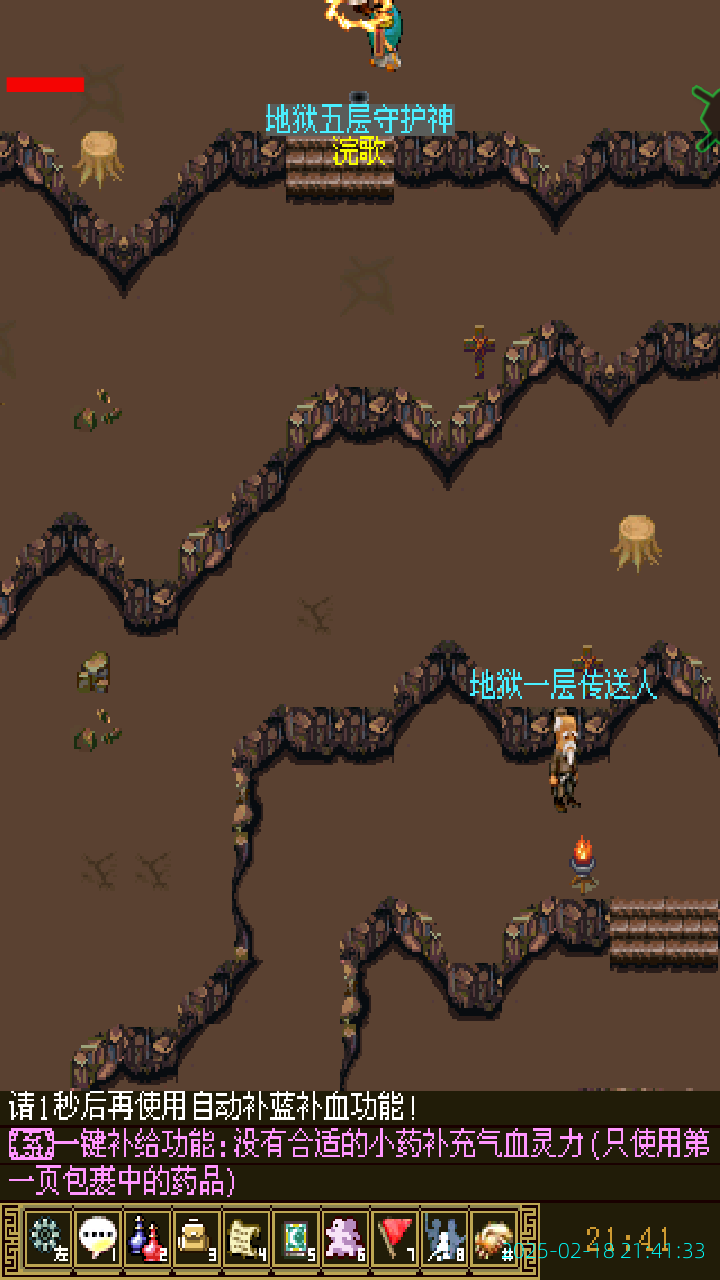
Task: Open the backpack inventory
Action: click(x=196, y=1238)
